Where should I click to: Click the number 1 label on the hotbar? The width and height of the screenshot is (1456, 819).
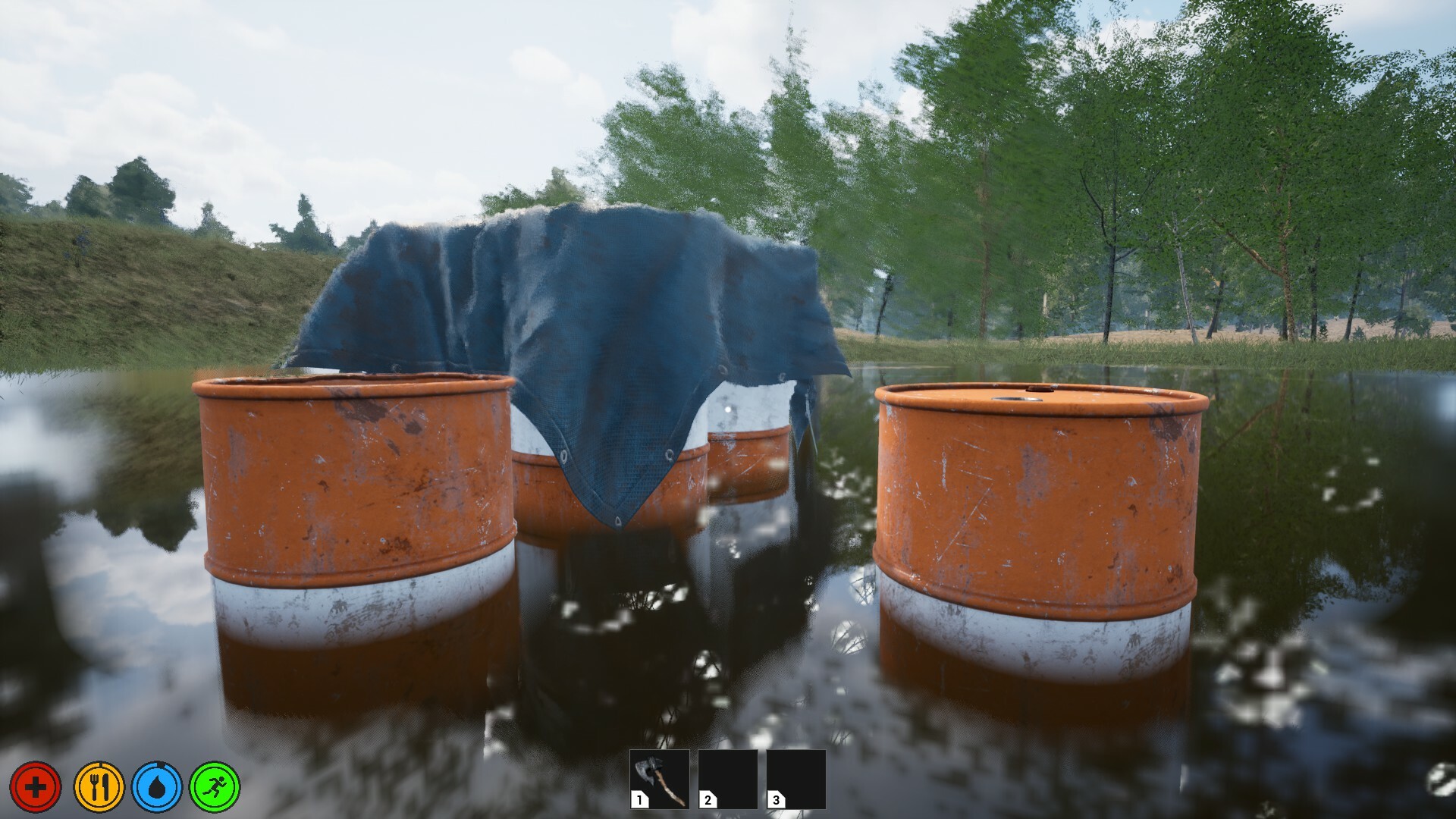pyautogui.click(x=639, y=799)
